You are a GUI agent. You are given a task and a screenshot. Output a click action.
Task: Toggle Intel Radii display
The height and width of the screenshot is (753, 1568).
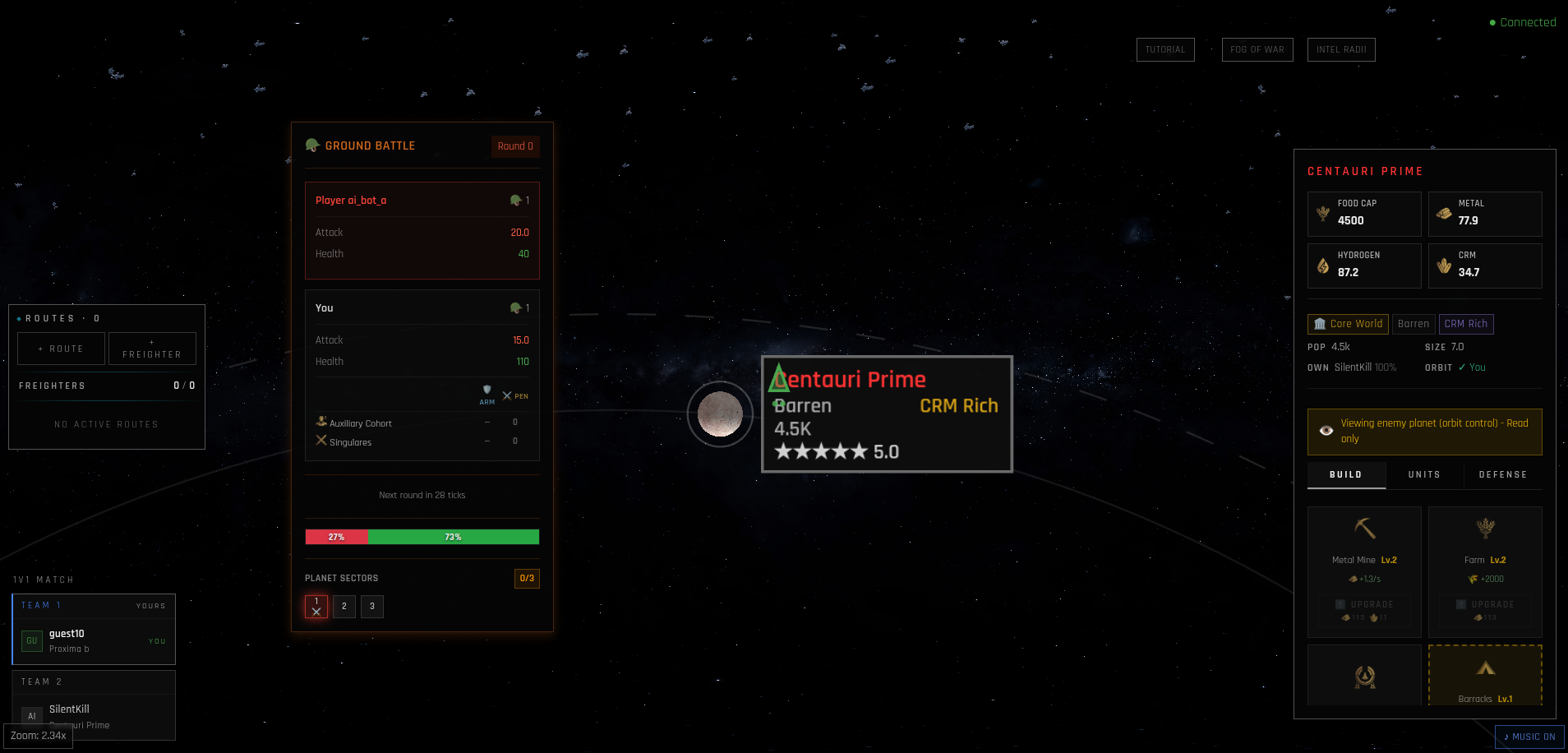(x=1340, y=49)
